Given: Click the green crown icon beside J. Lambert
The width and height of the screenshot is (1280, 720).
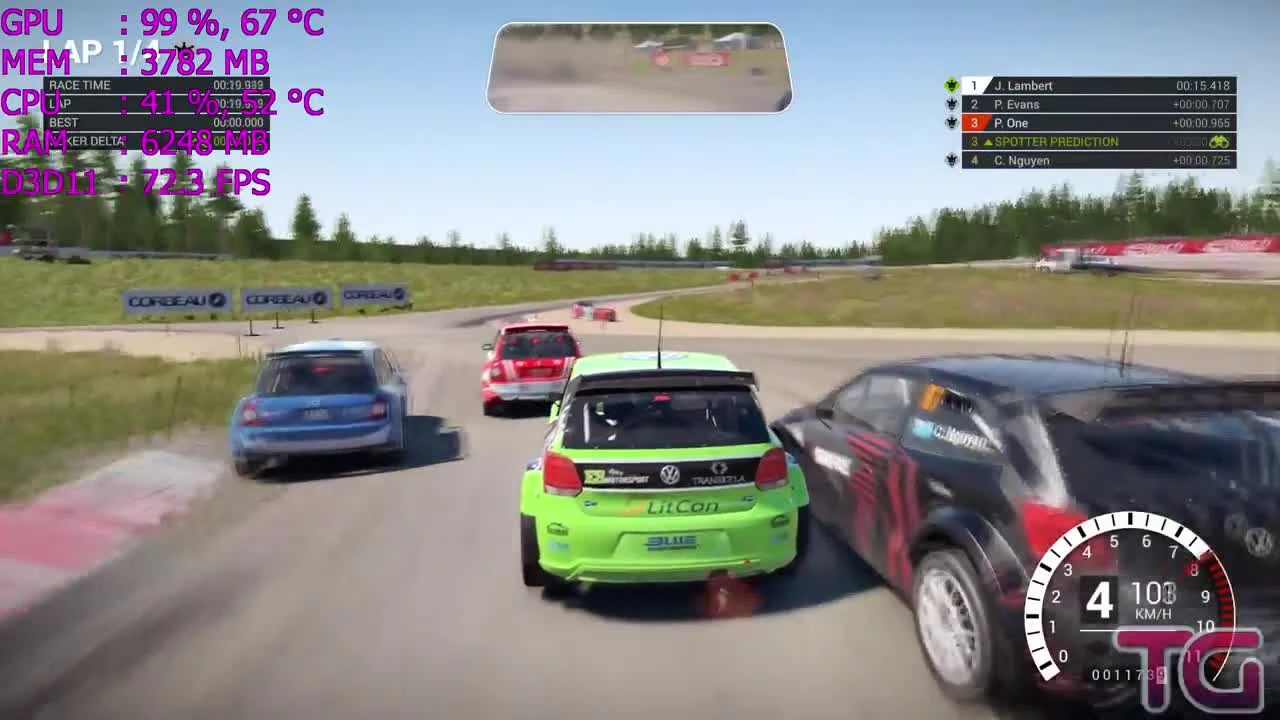Looking at the screenshot, I should (x=951, y=85).
